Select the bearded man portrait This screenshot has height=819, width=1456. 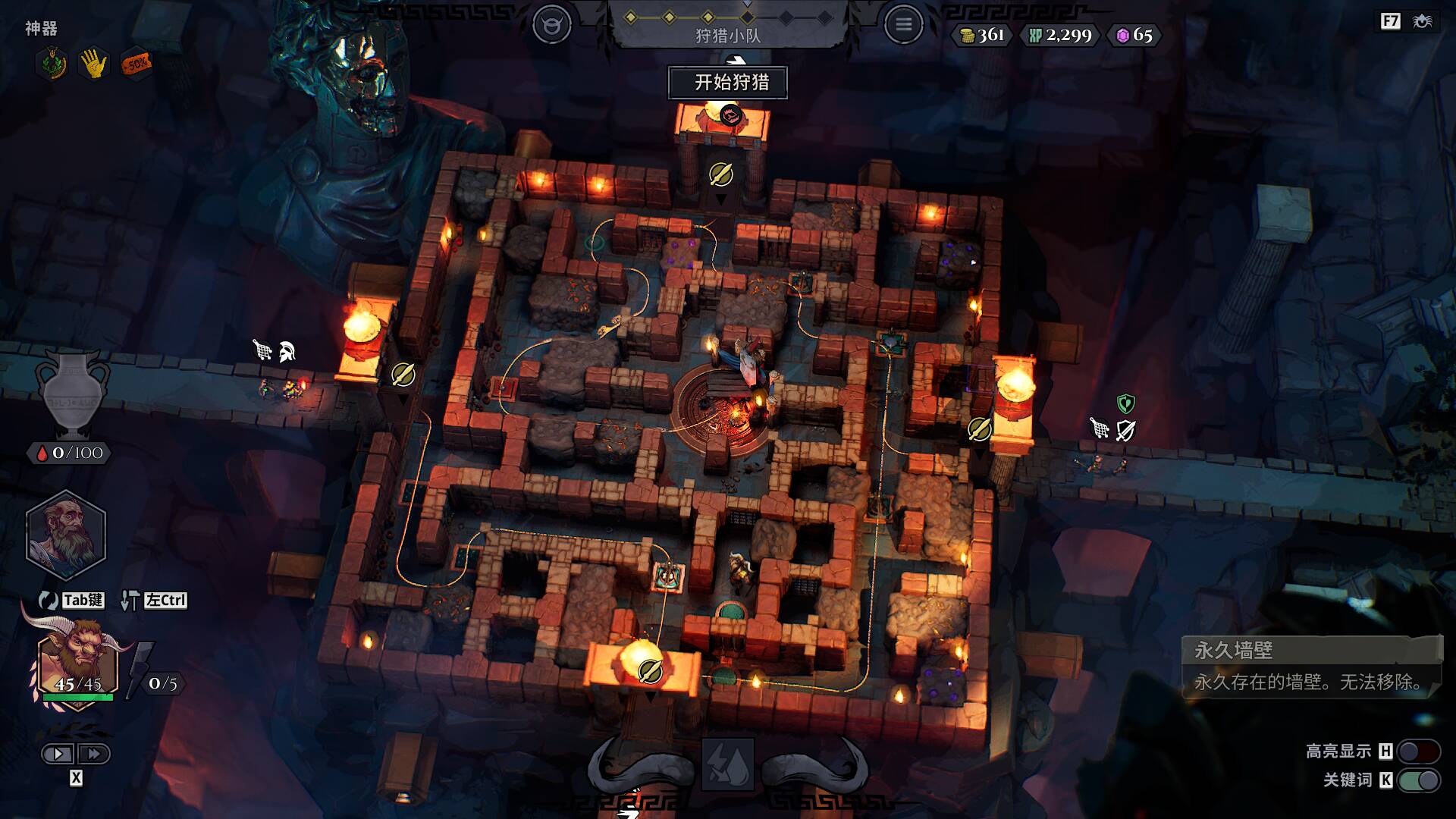point(66,534)
